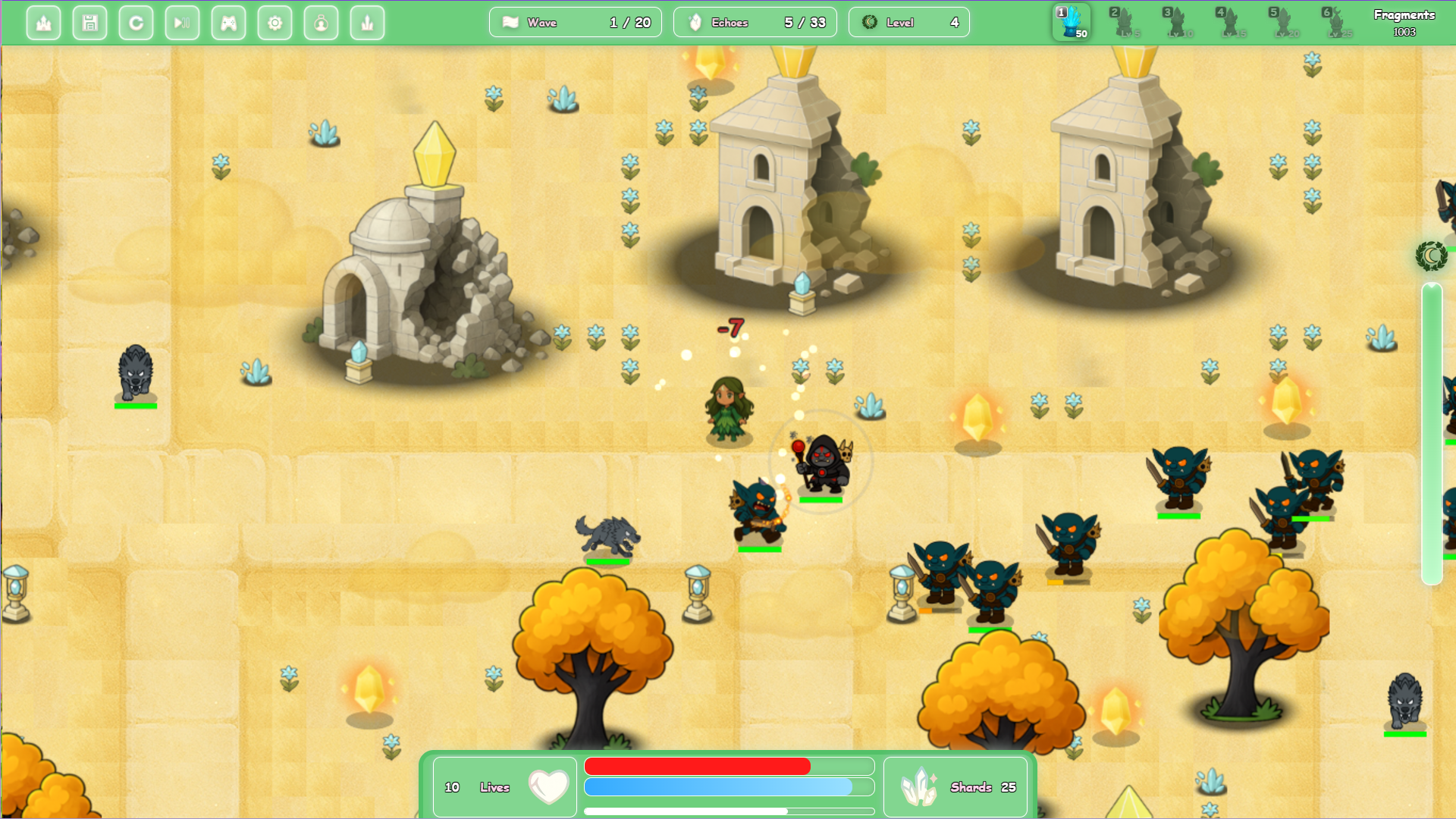
Task: Click the Fragments counter showing 1003
Action: [1407, 21]
